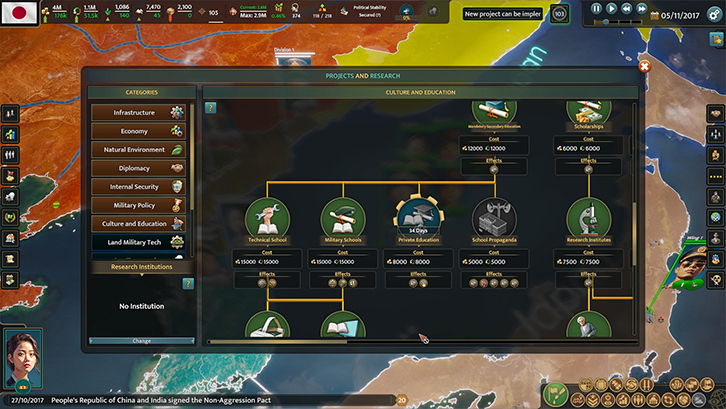
Task: Select the Culture and Education category
Action: (140, 224)
